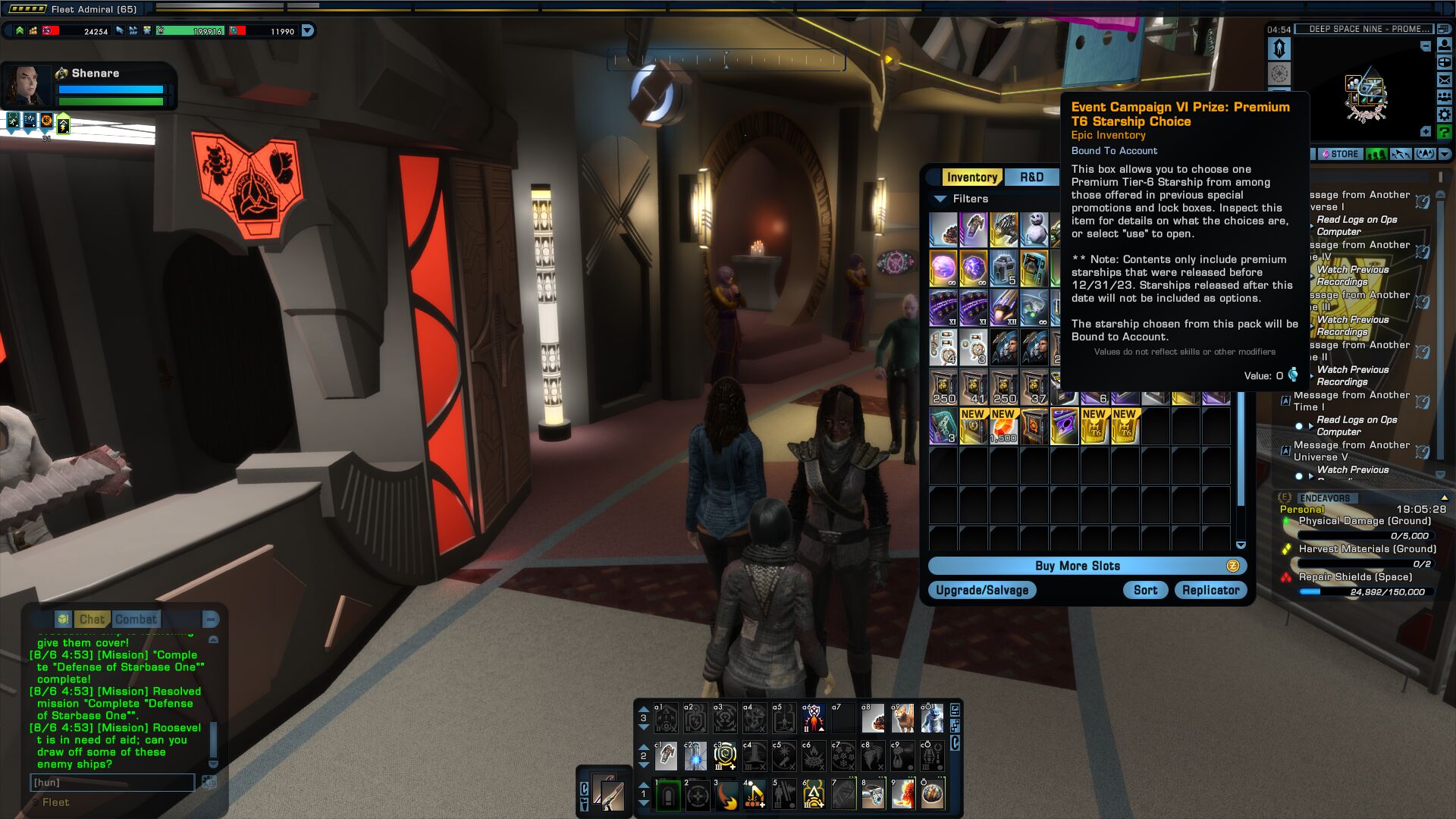Zoom out the minimap with minus button
Image resolution: width=1456 pixels, height=819 pixels.
1426,46
